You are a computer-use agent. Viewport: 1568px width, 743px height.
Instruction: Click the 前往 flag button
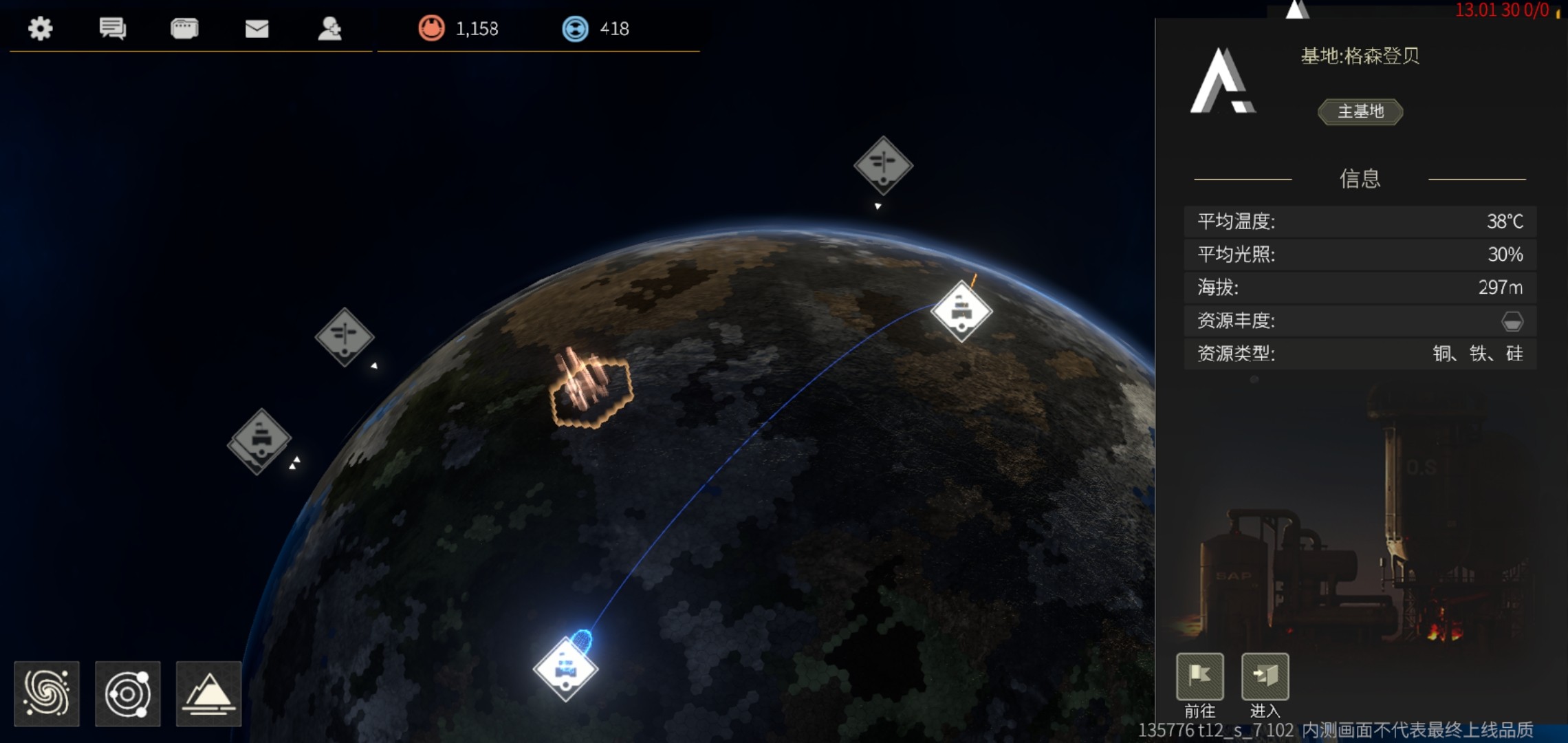tap(1199, 676)
